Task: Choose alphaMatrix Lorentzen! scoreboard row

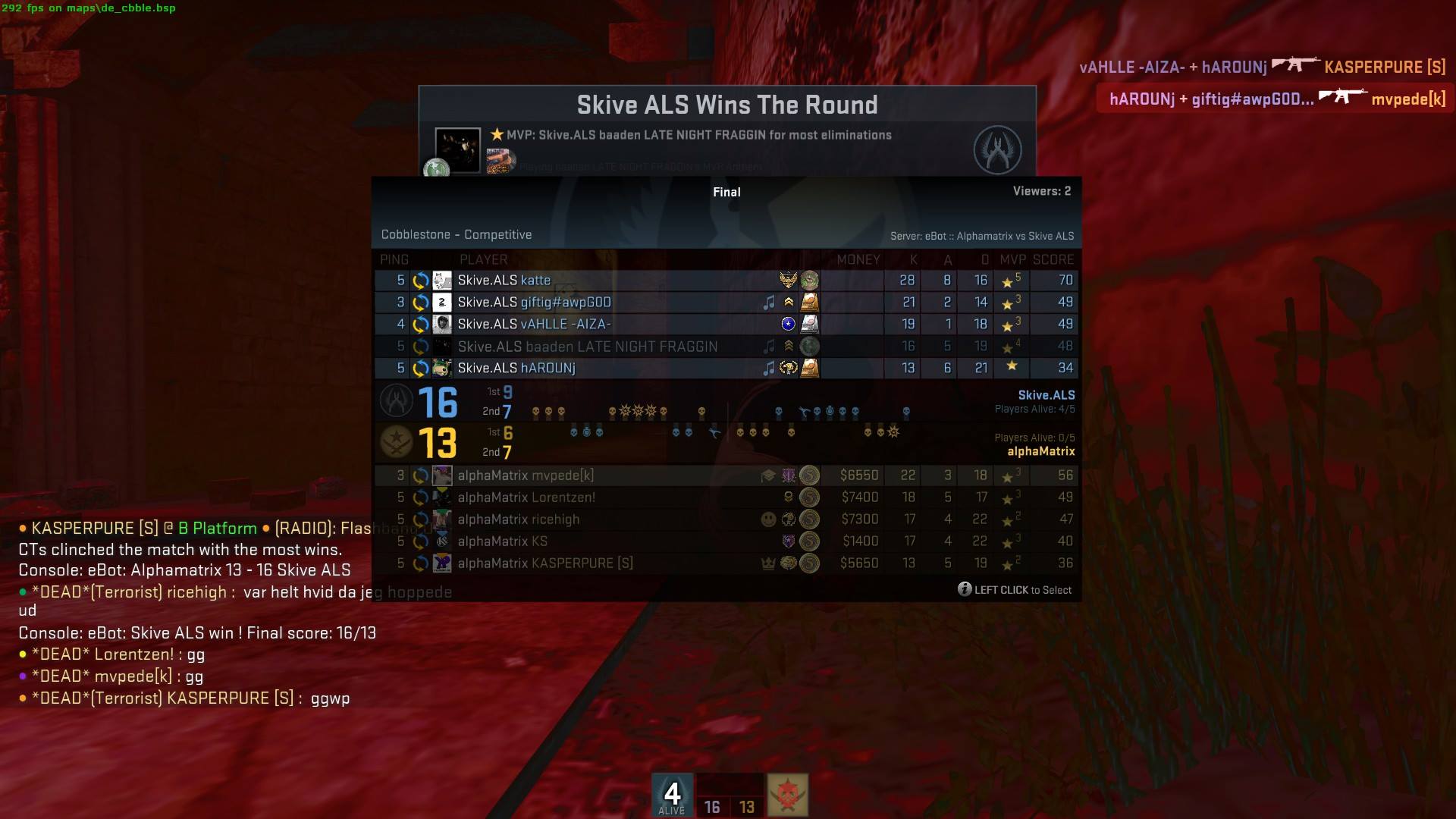Action: point(607,497)
